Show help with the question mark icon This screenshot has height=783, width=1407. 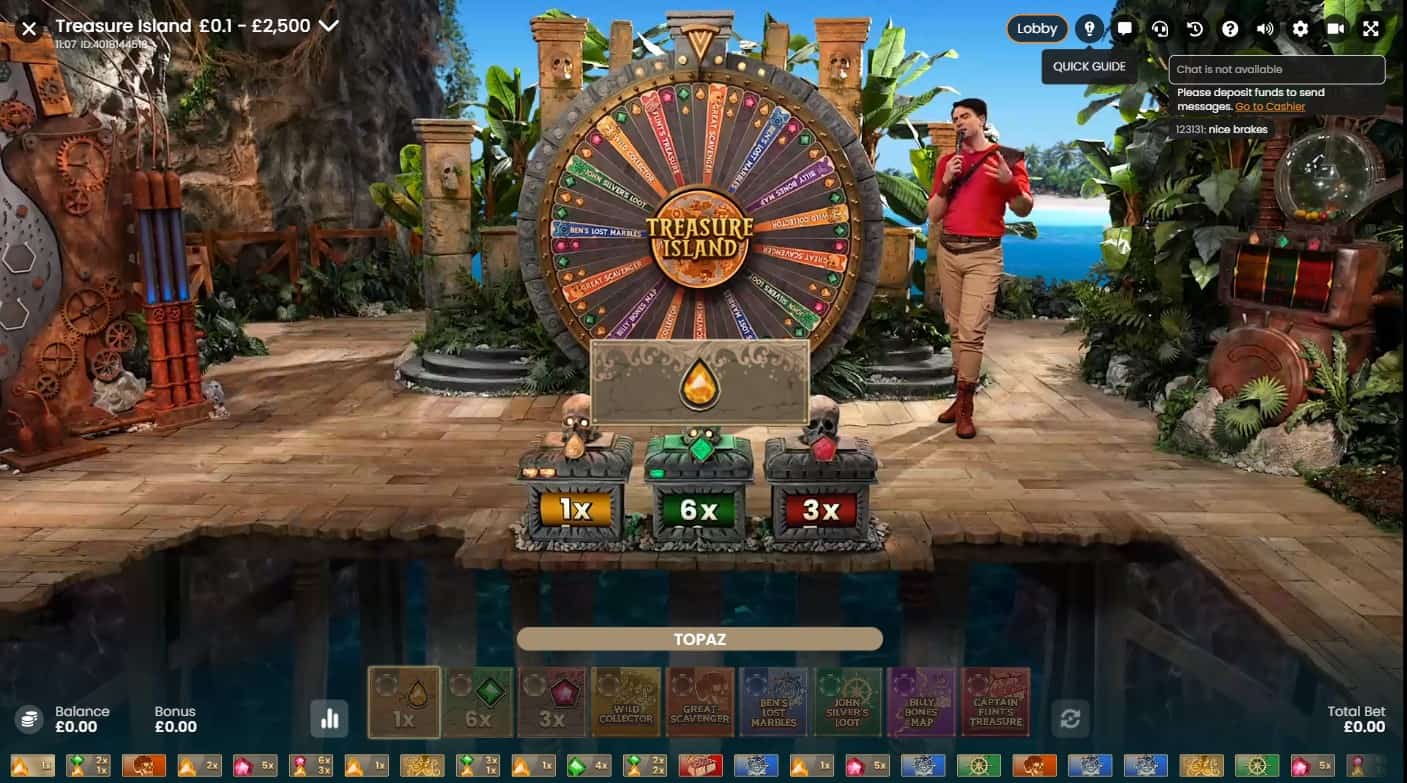point(1230,29)
